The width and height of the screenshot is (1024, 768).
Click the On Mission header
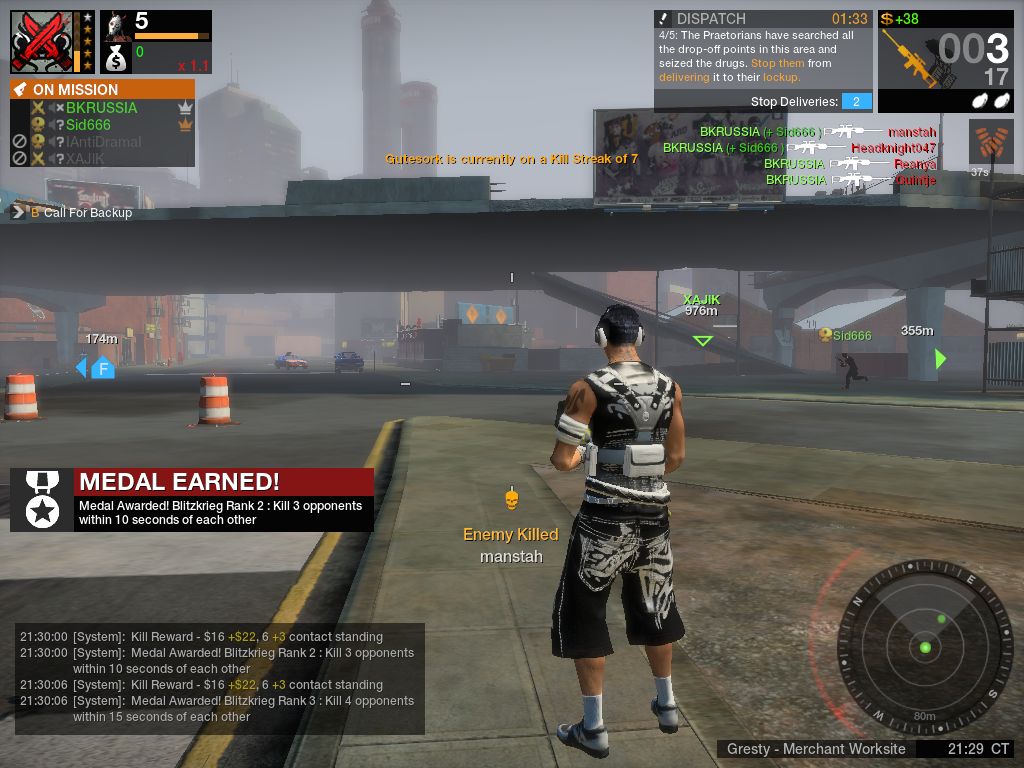tap(102, 89)
